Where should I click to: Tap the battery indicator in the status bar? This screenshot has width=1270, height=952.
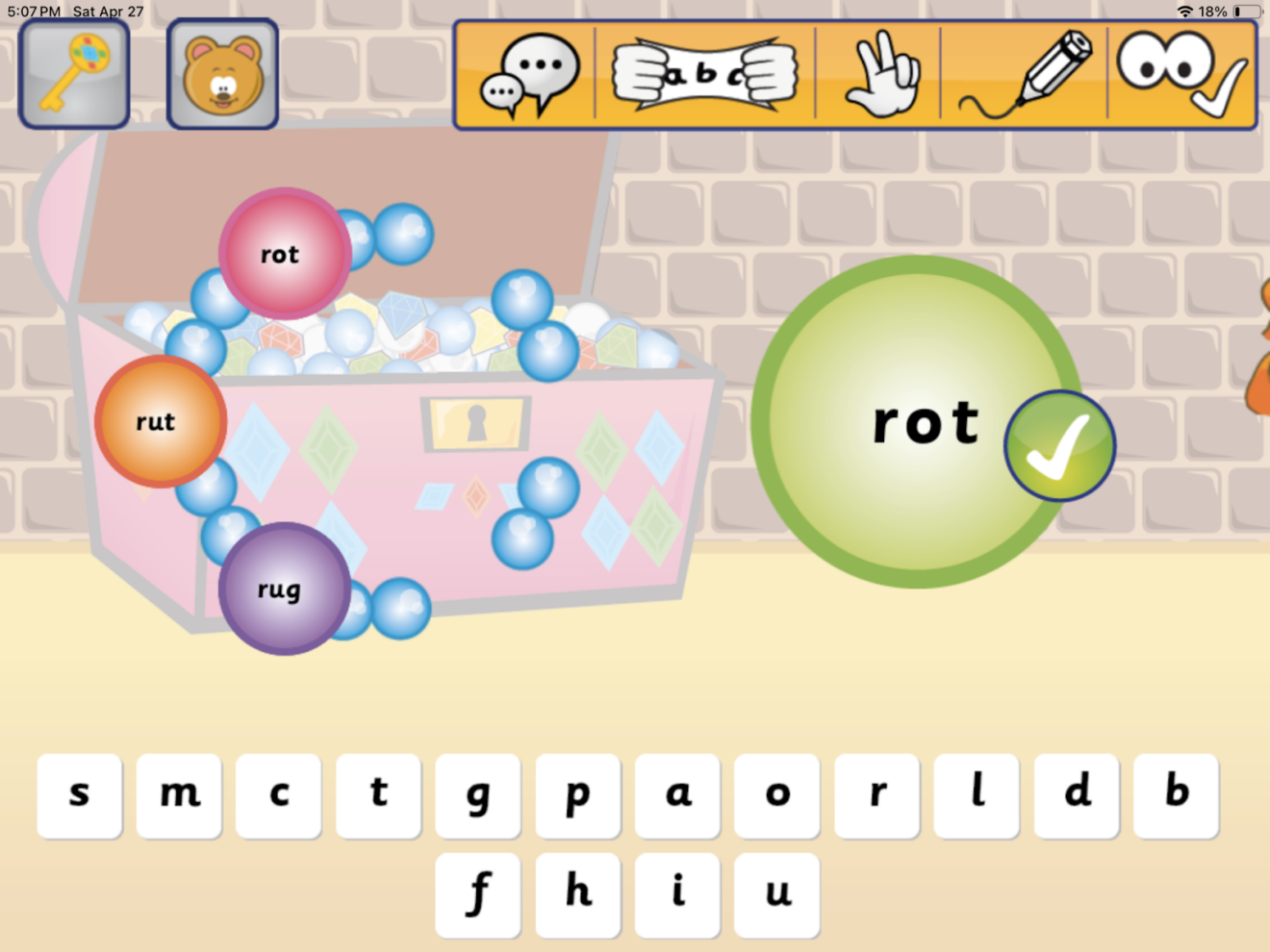click(1247, 12)
